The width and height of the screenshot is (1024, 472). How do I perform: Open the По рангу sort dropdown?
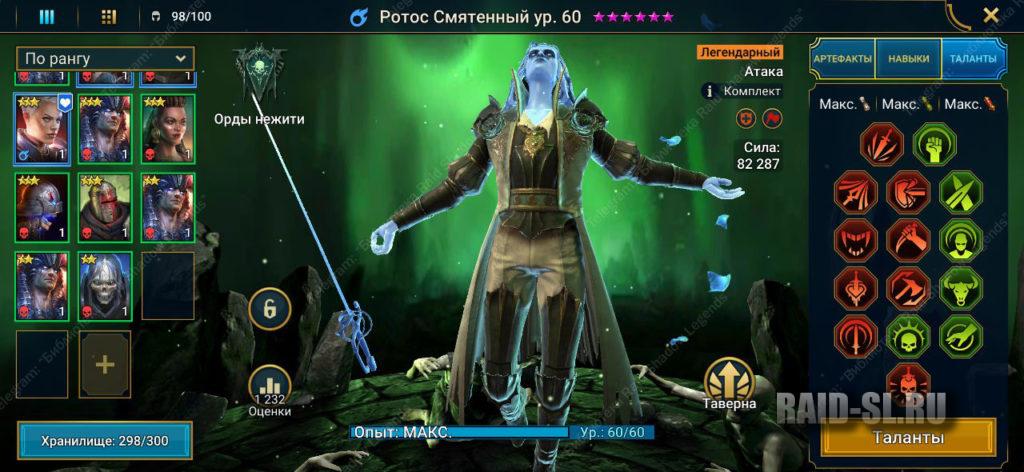tap(105, 59)
